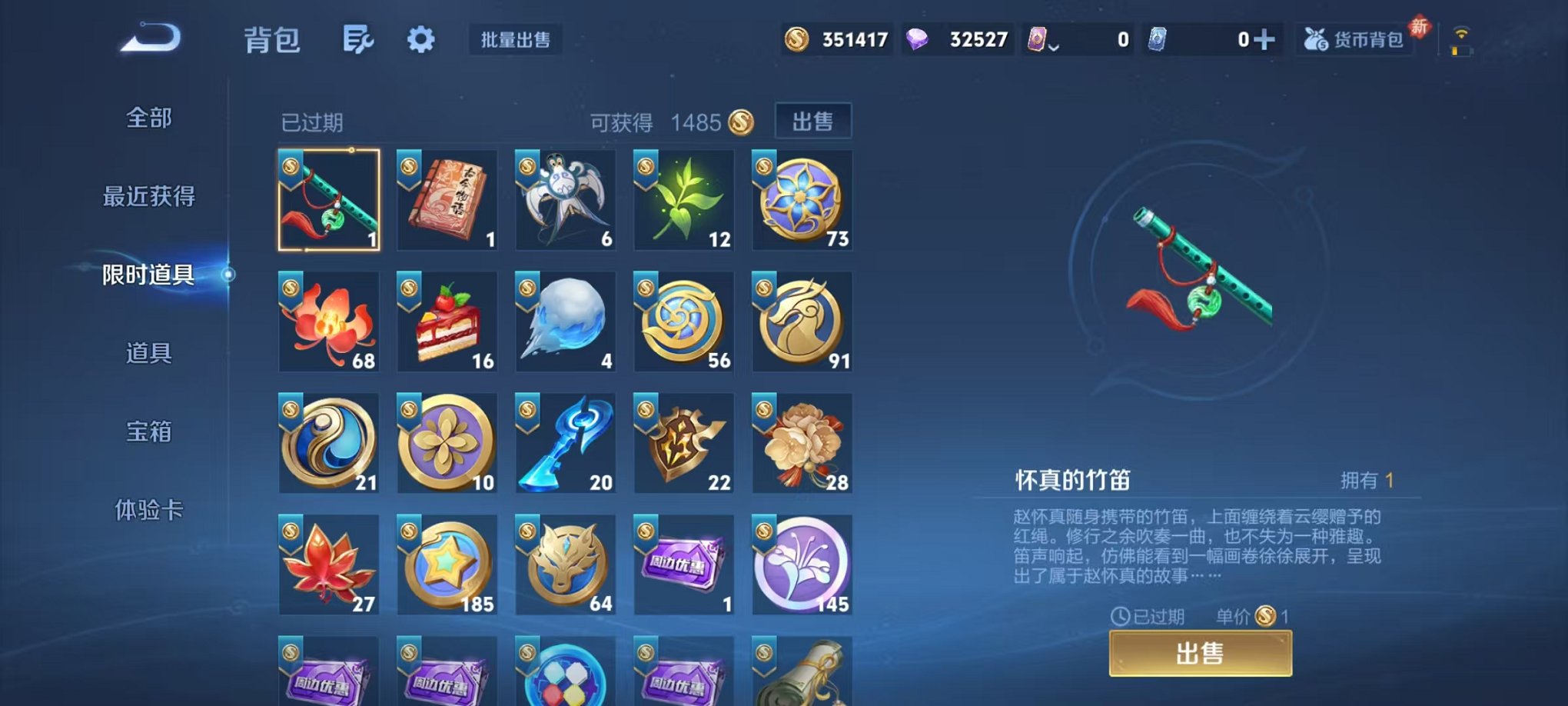Select the cake item thumbnail
The height and width of the screenshot is (706, 1568).
[x=447, y=322]
